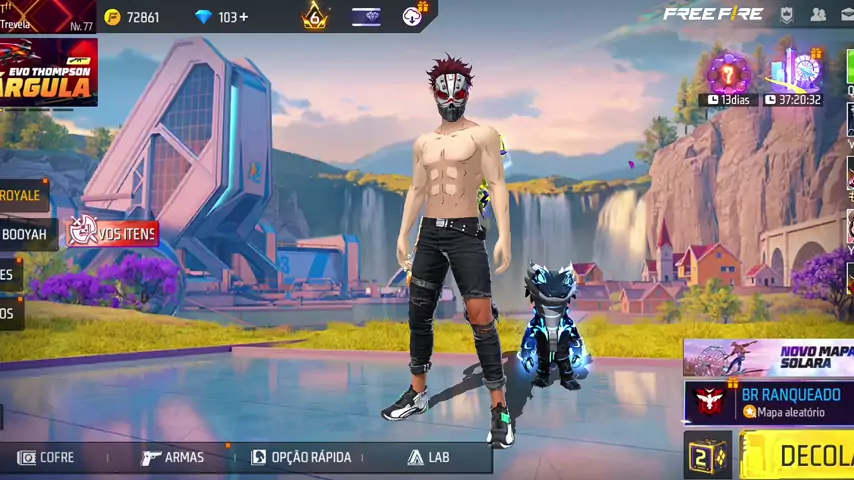This screenshot has width=854, height=480.
Task: Open the Booyah side menu entry
Action: pyautogui.click(x=24, y=234)
